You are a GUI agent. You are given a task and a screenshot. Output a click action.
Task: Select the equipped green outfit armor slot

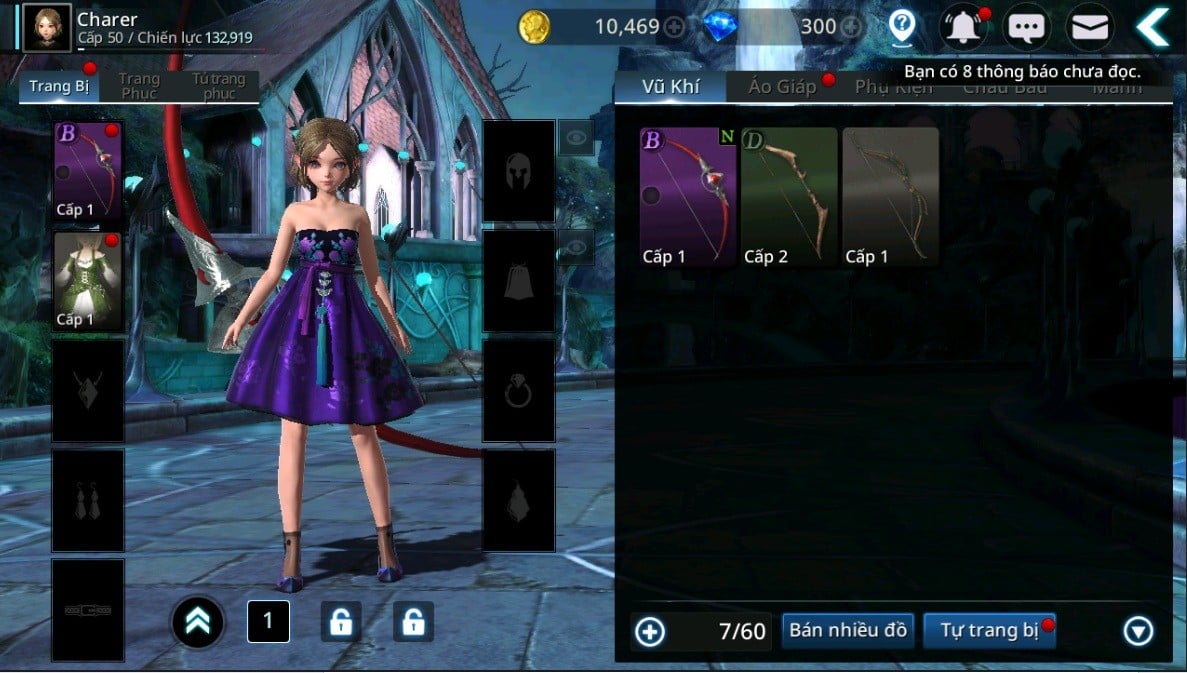click(88, 281)
